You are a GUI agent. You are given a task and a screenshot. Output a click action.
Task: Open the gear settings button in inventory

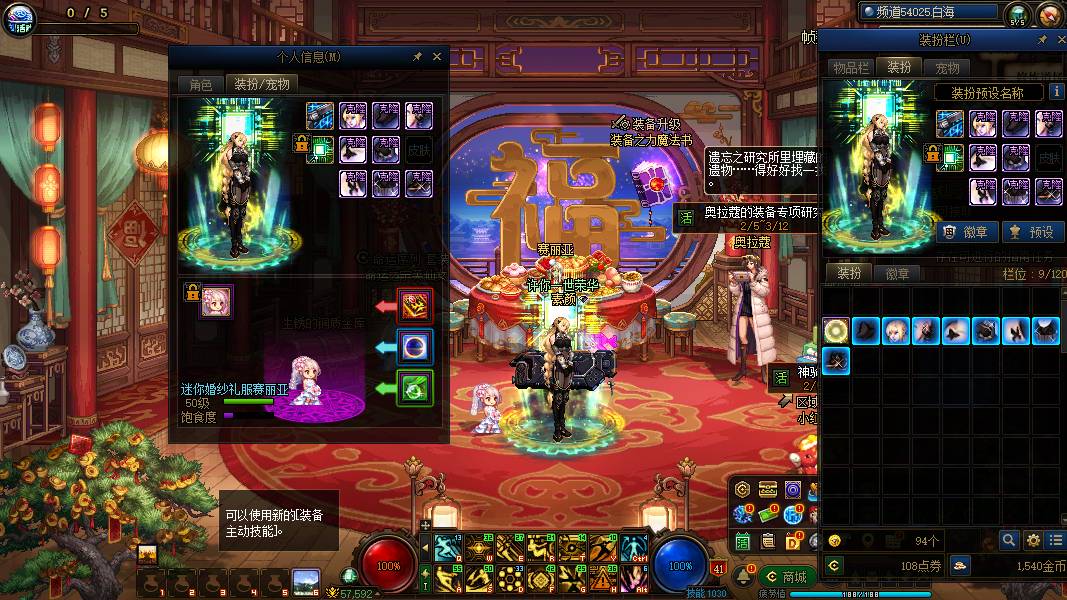tap(1033, 540)
